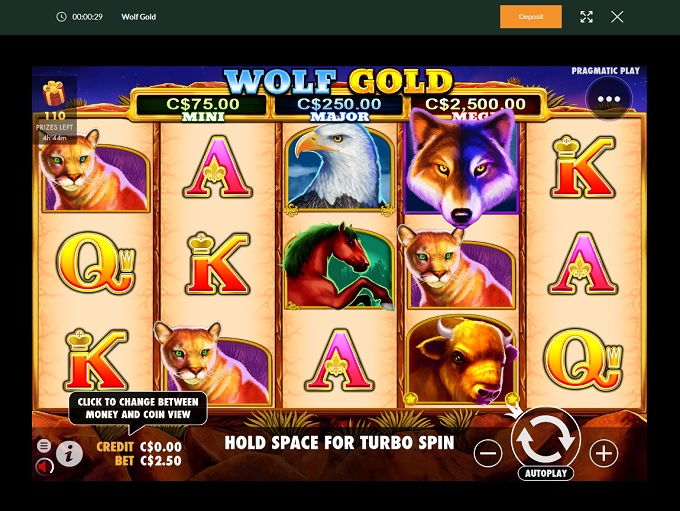
Task: Open the gift box prizes panel
Action: [x=54, y=95]
